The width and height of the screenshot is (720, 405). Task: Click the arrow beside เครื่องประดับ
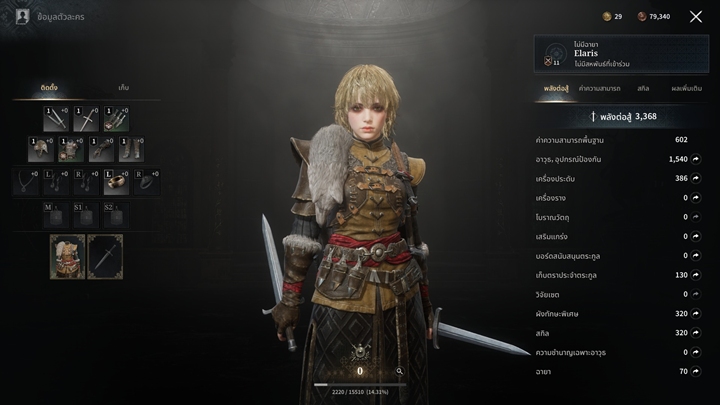tap(696, 178)
